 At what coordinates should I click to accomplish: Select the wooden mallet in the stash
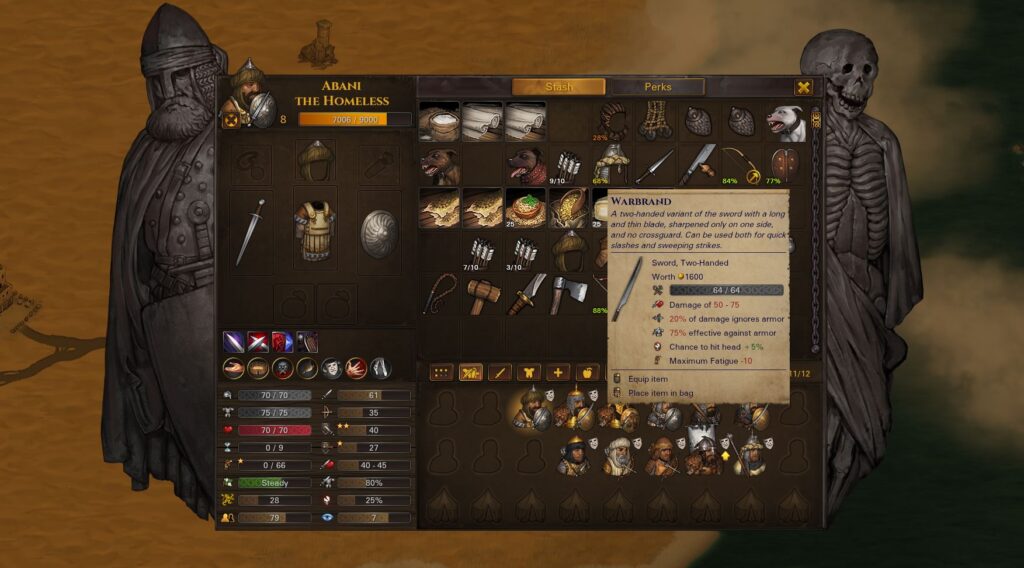[x=483, y=294]
